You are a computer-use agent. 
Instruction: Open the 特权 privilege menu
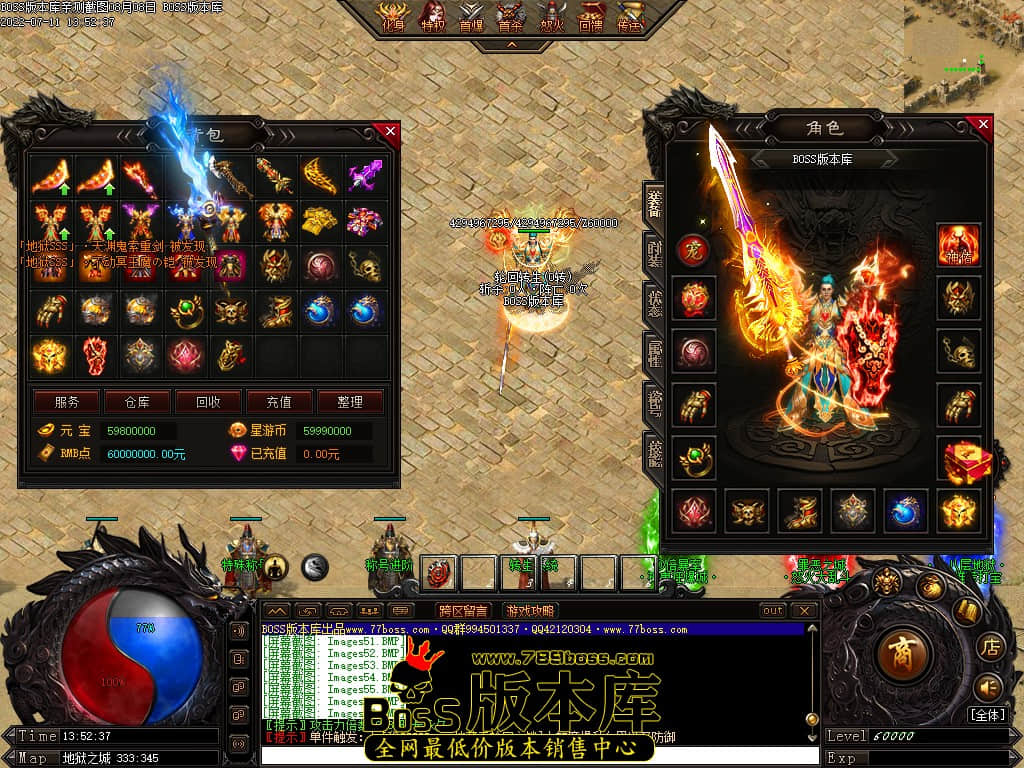[433, 17]
